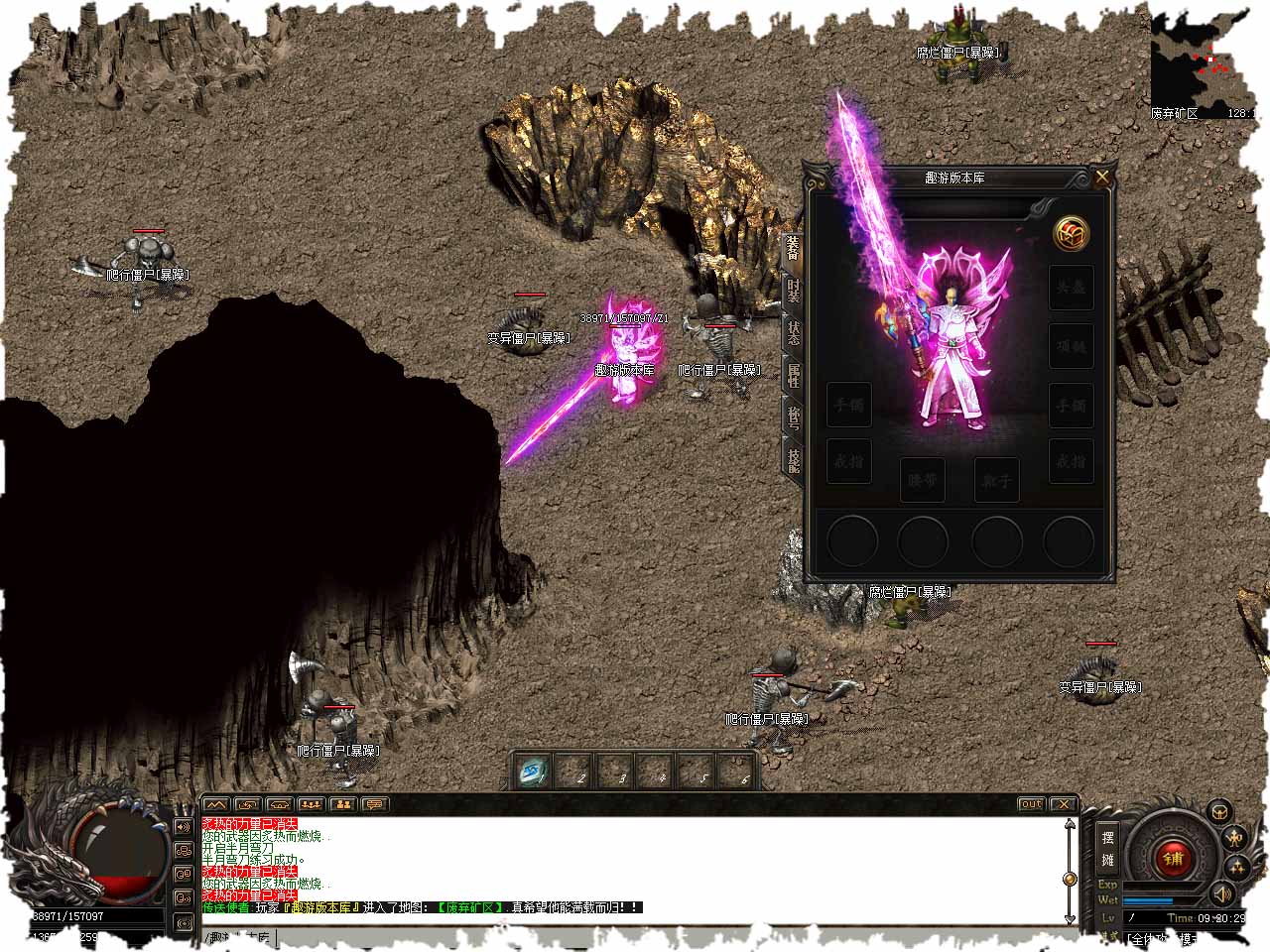The image size is (1270, 952).
Task: Select the 项链 necklace equipment slot
Action: tap(1072, 346)
